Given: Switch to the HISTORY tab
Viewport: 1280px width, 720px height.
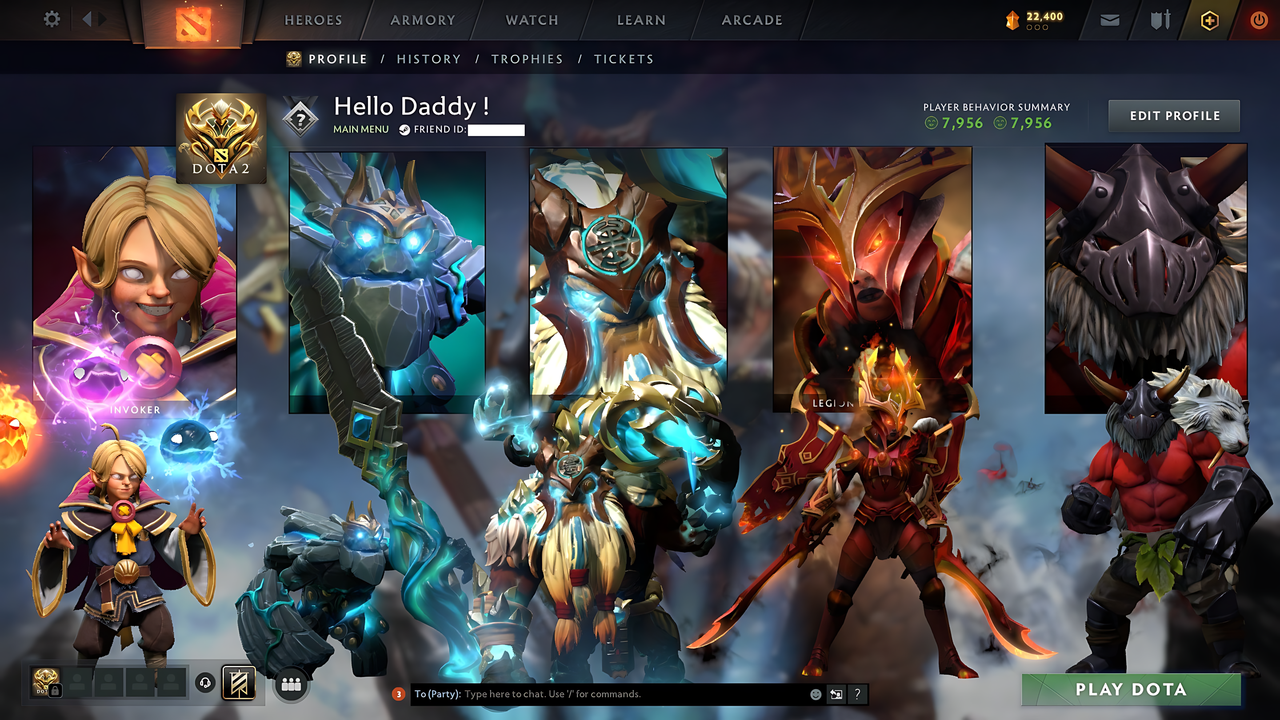Looking at the screenshot, I should tap(428, 59).
